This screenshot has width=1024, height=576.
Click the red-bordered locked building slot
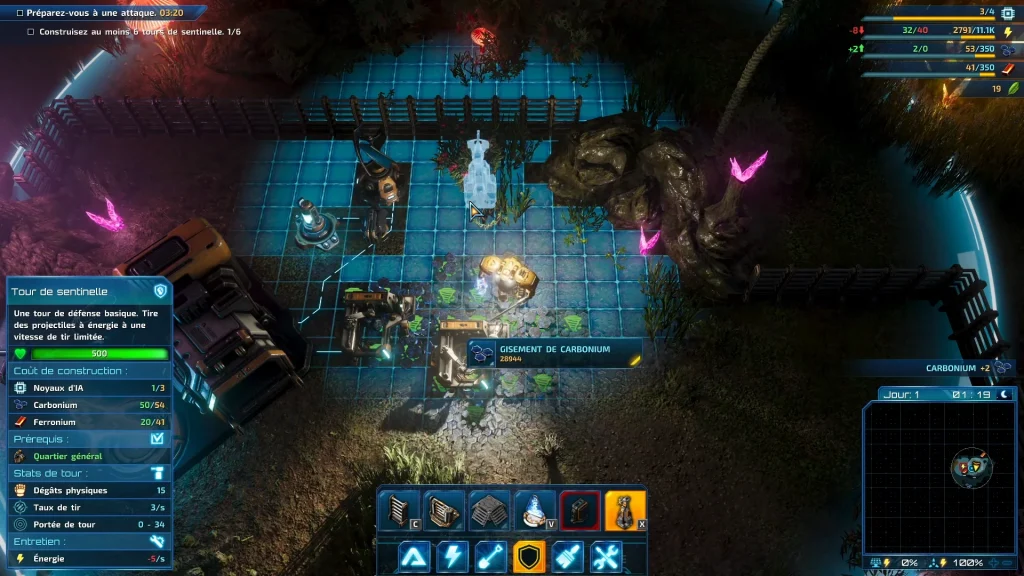point(579,510)
